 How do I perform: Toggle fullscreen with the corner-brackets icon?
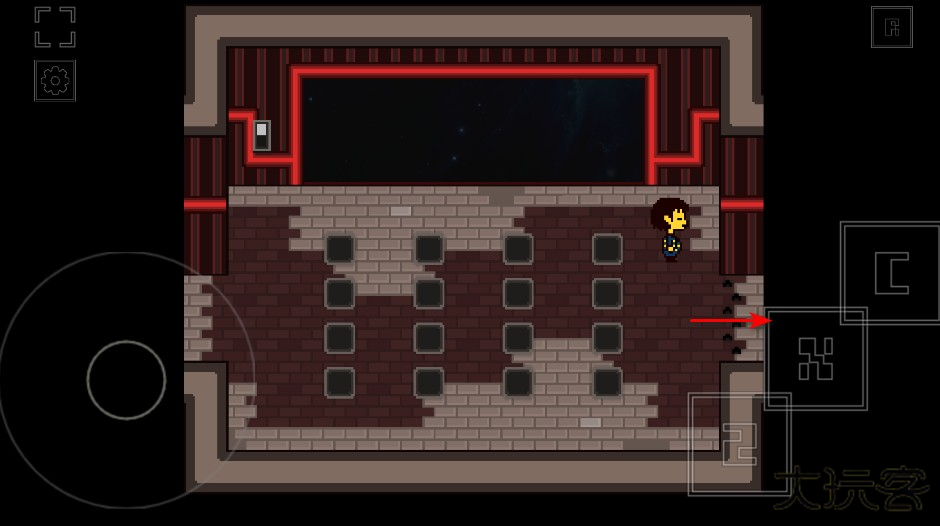(x=55, y=27)
